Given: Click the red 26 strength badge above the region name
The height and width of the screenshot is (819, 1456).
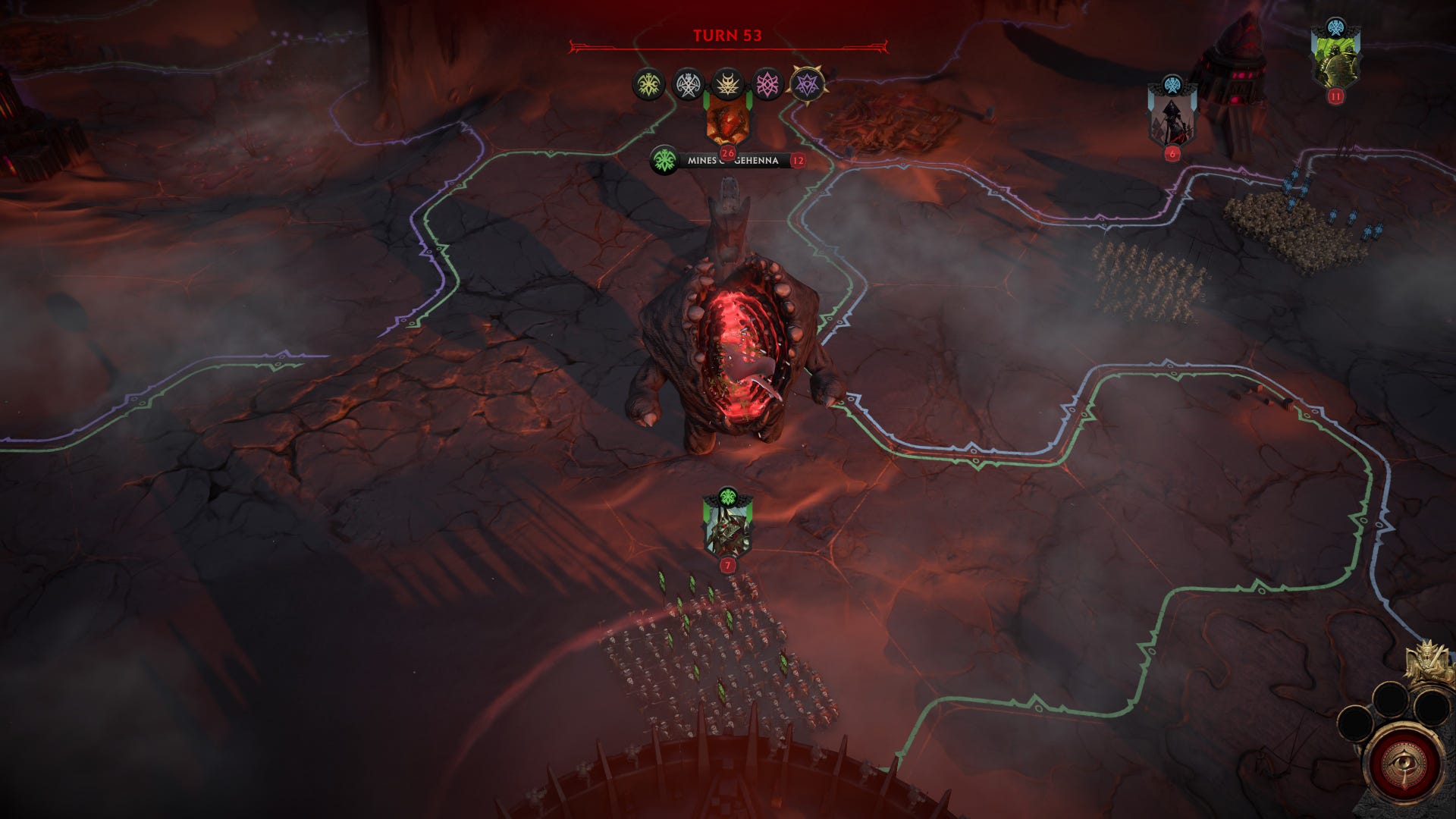Looking at the screenshot, I should pos(728,155).
